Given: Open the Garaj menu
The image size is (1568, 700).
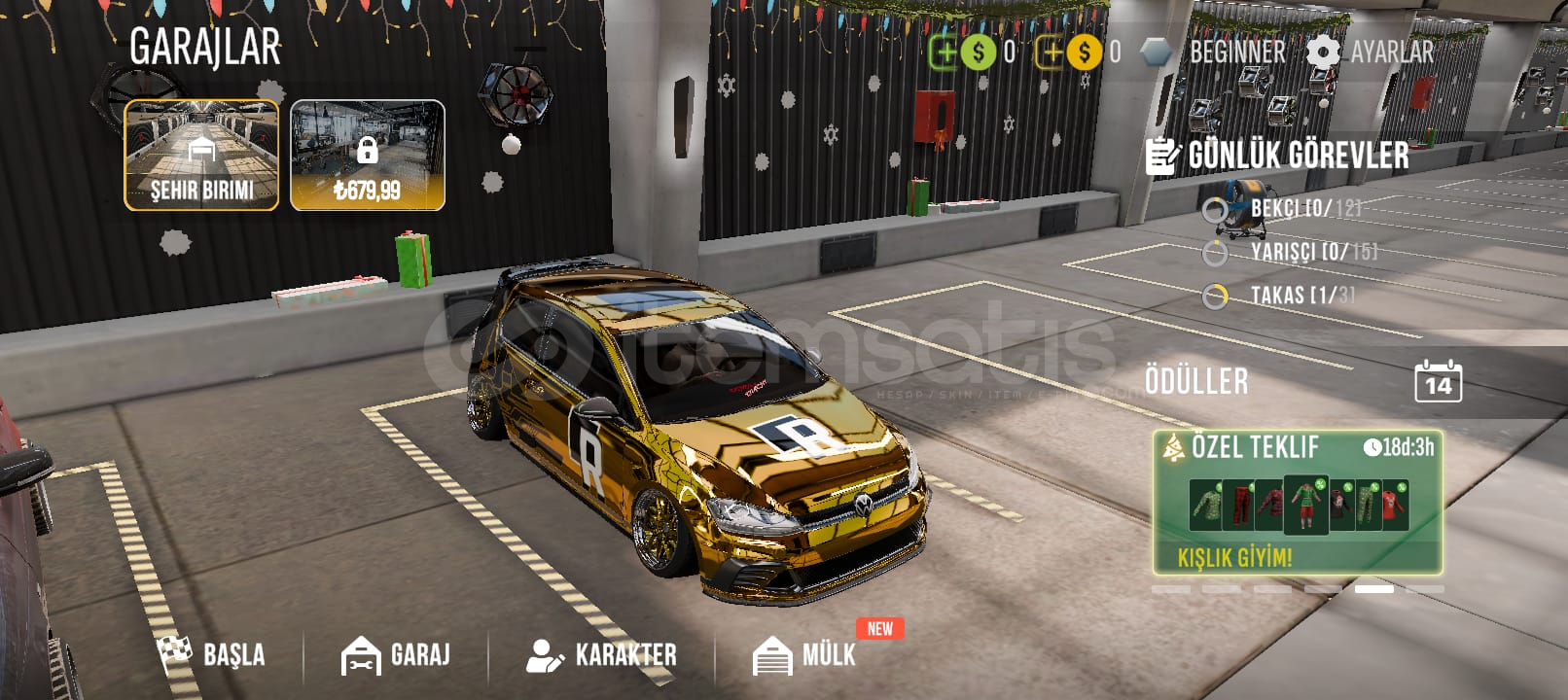Looking at the screenshot, I should click(396, 654).
